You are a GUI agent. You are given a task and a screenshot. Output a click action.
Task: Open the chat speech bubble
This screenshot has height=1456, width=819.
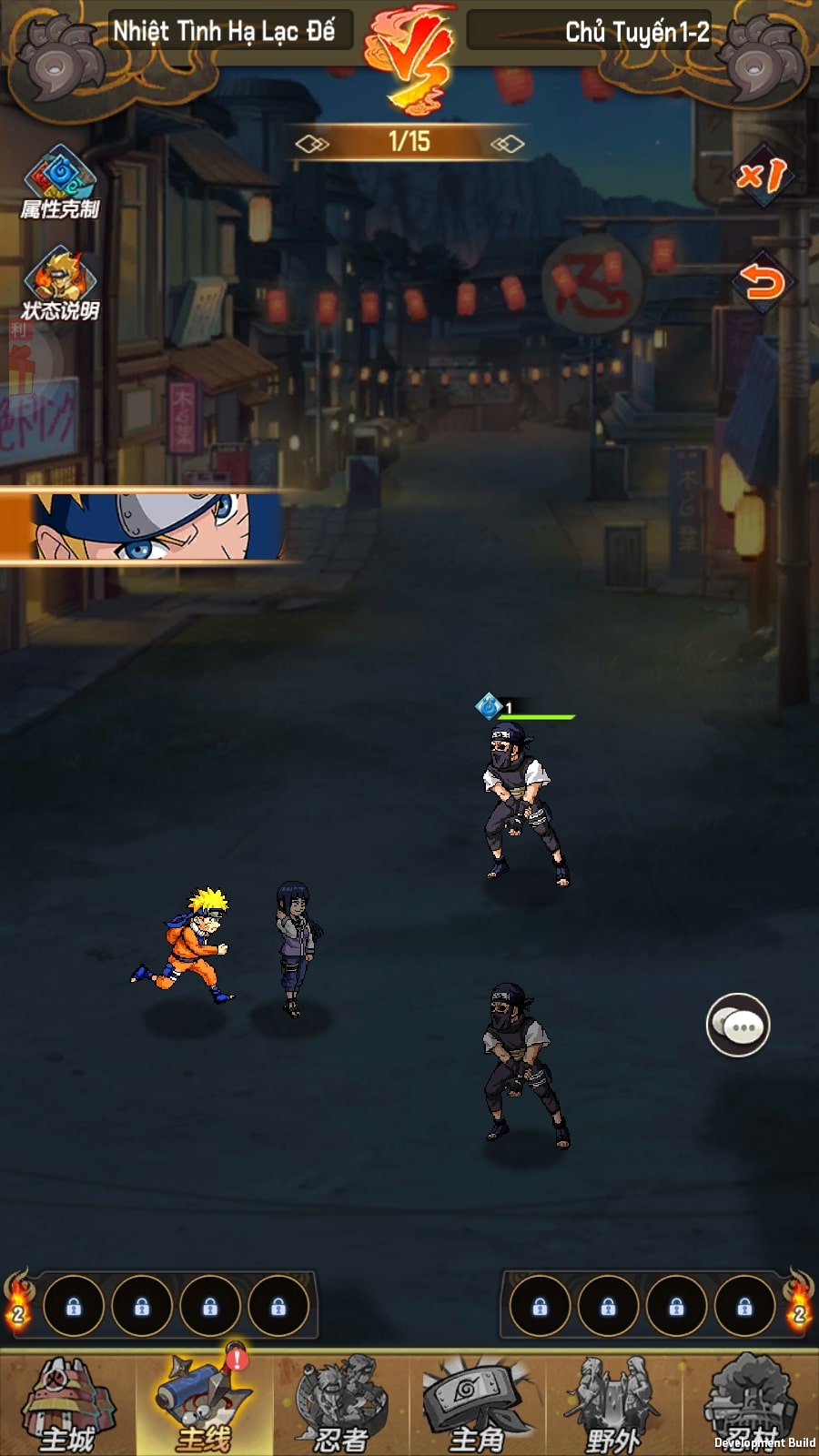click(738, 1026)
